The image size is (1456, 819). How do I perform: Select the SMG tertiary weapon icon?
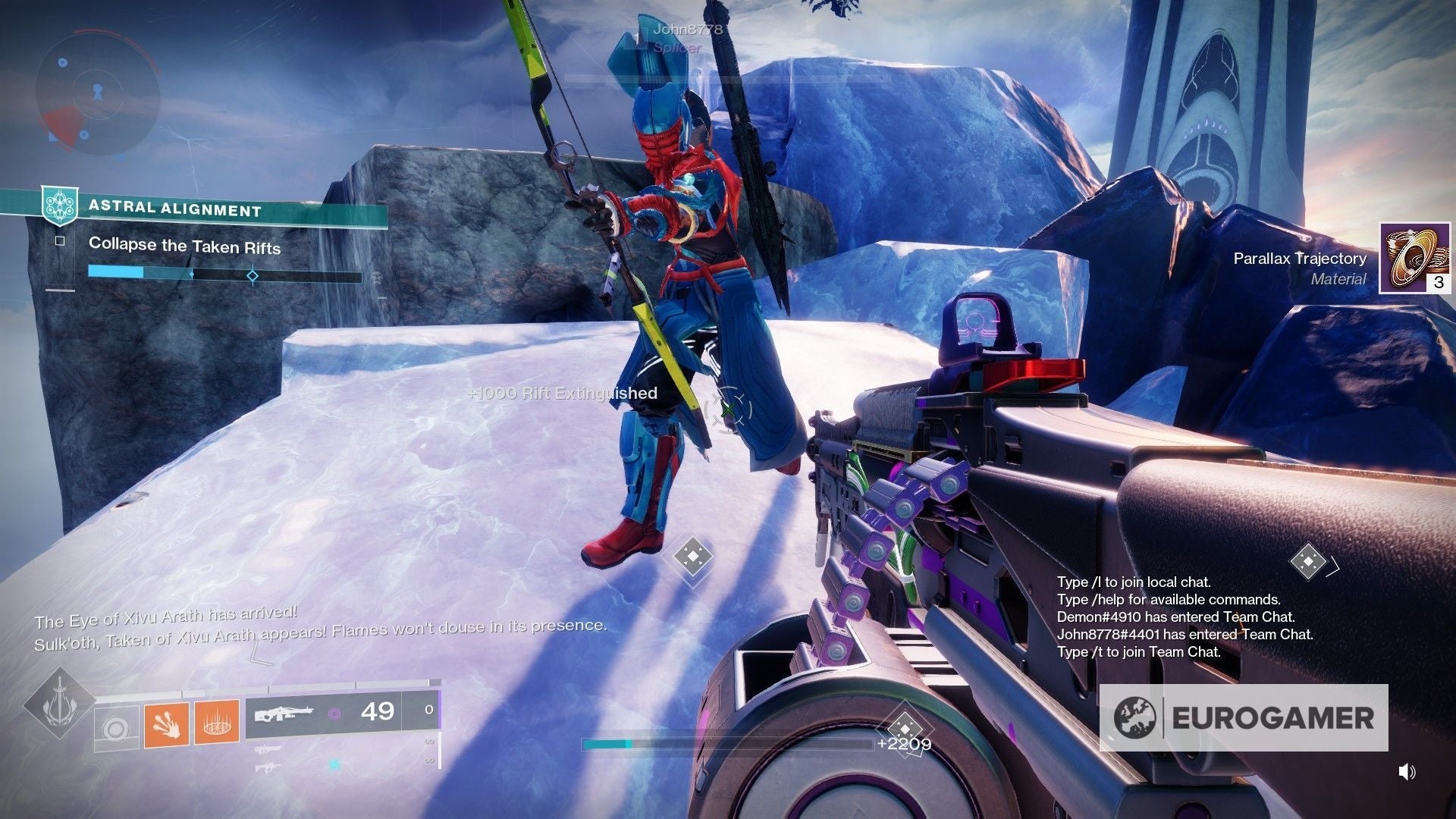click(x=267, y=767)
